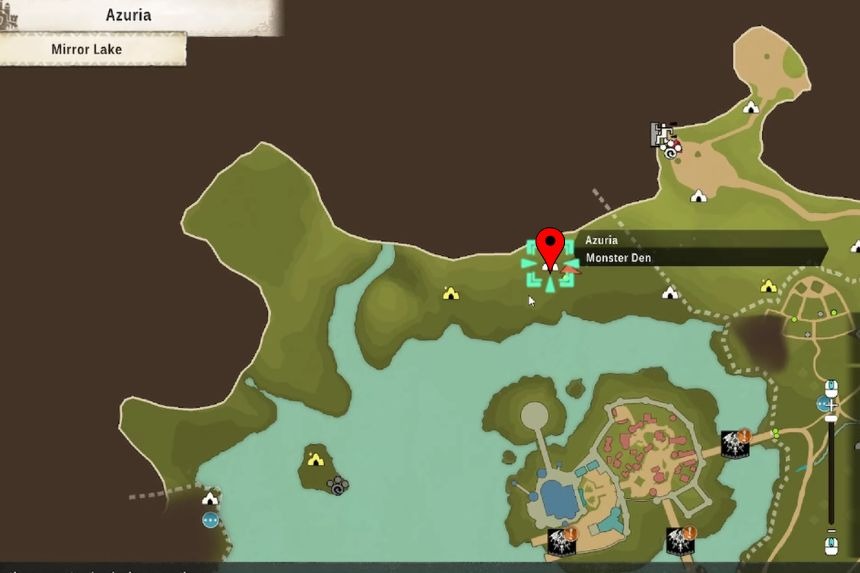This screenshot has width=860, height=573.
Task: Click the map zoom slider handle
Action: tap(830, 418)
